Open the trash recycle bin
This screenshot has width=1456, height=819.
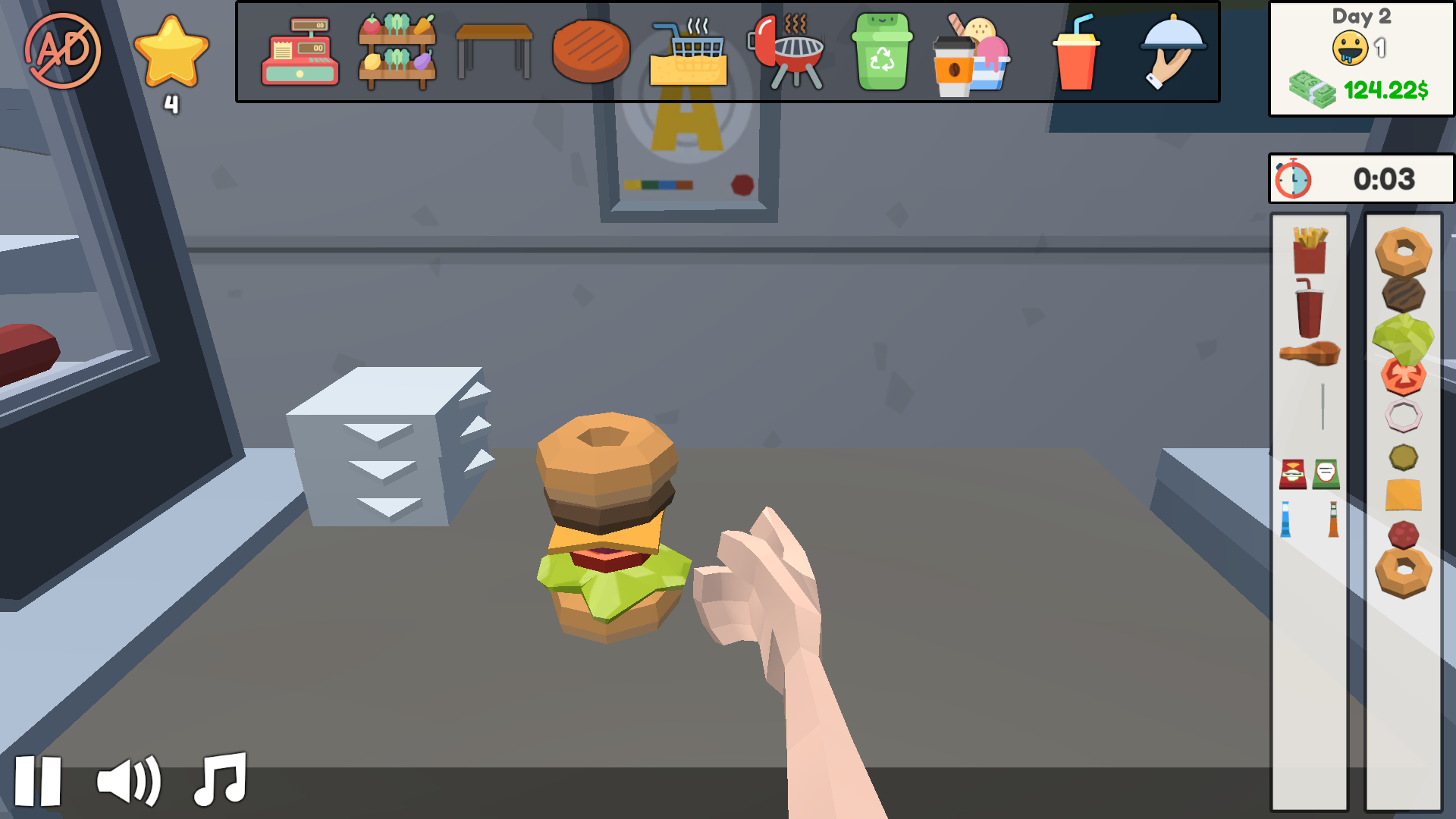coord(882,53)
